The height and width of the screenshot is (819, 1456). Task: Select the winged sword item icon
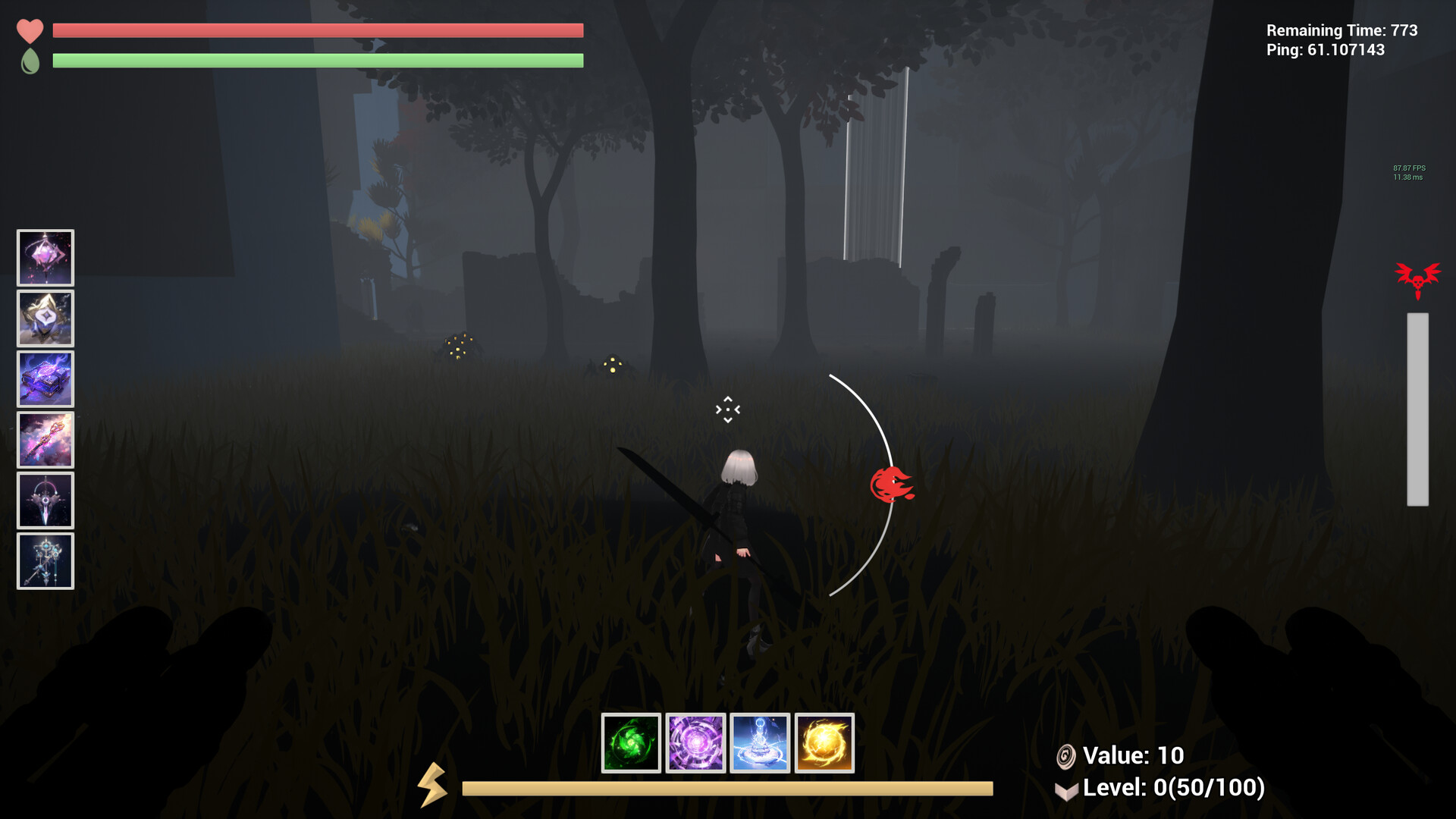click(x=45, y=500)
